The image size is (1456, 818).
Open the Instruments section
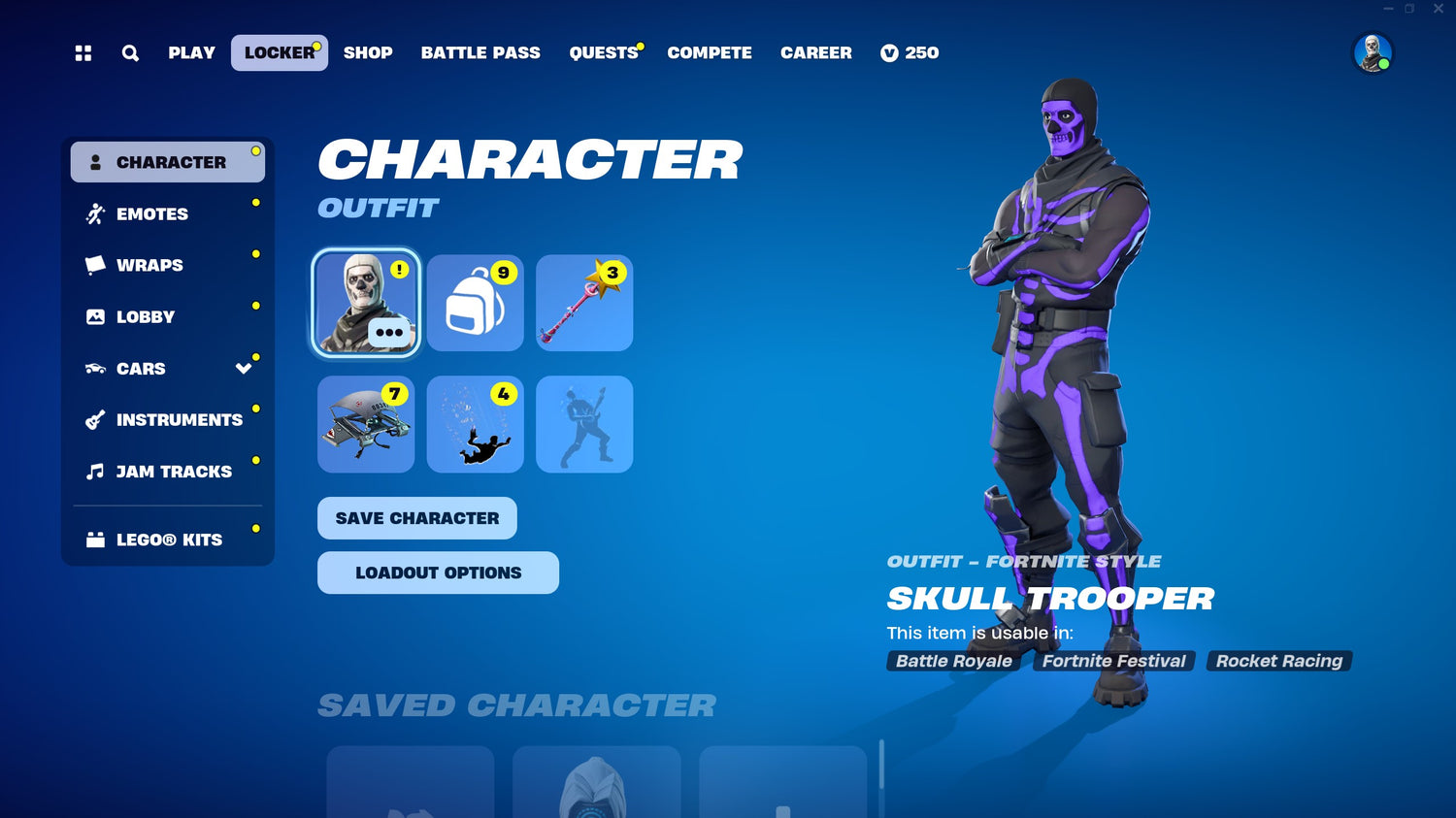point(179,419)
